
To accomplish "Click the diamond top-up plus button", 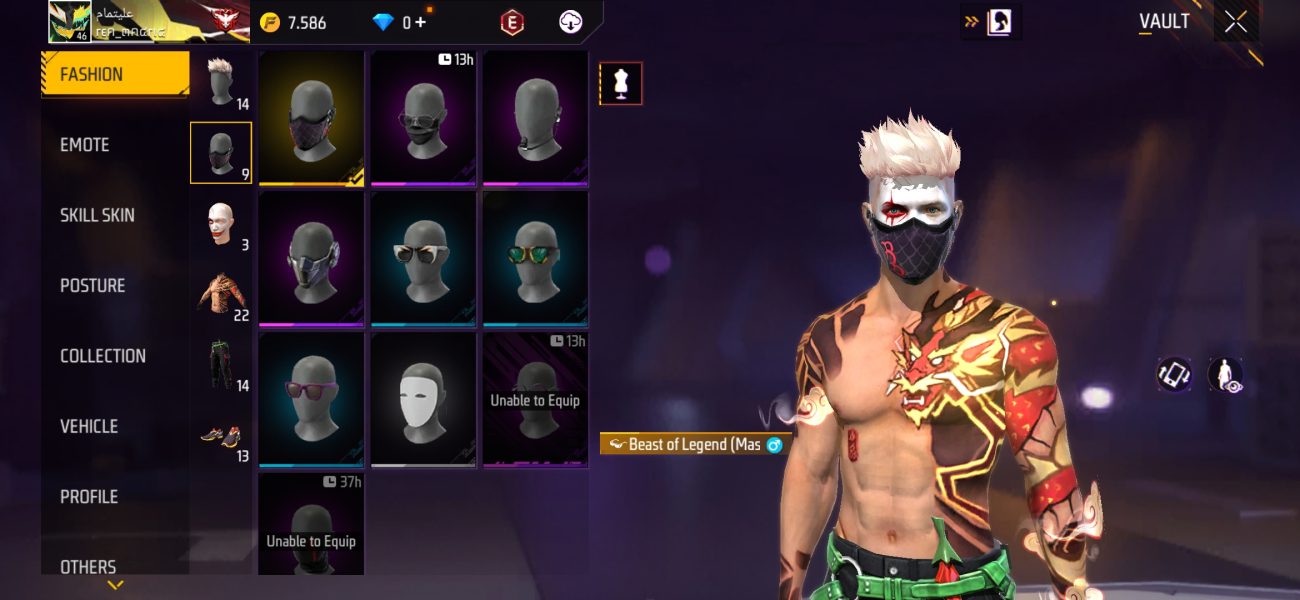I will coord(420,22).
